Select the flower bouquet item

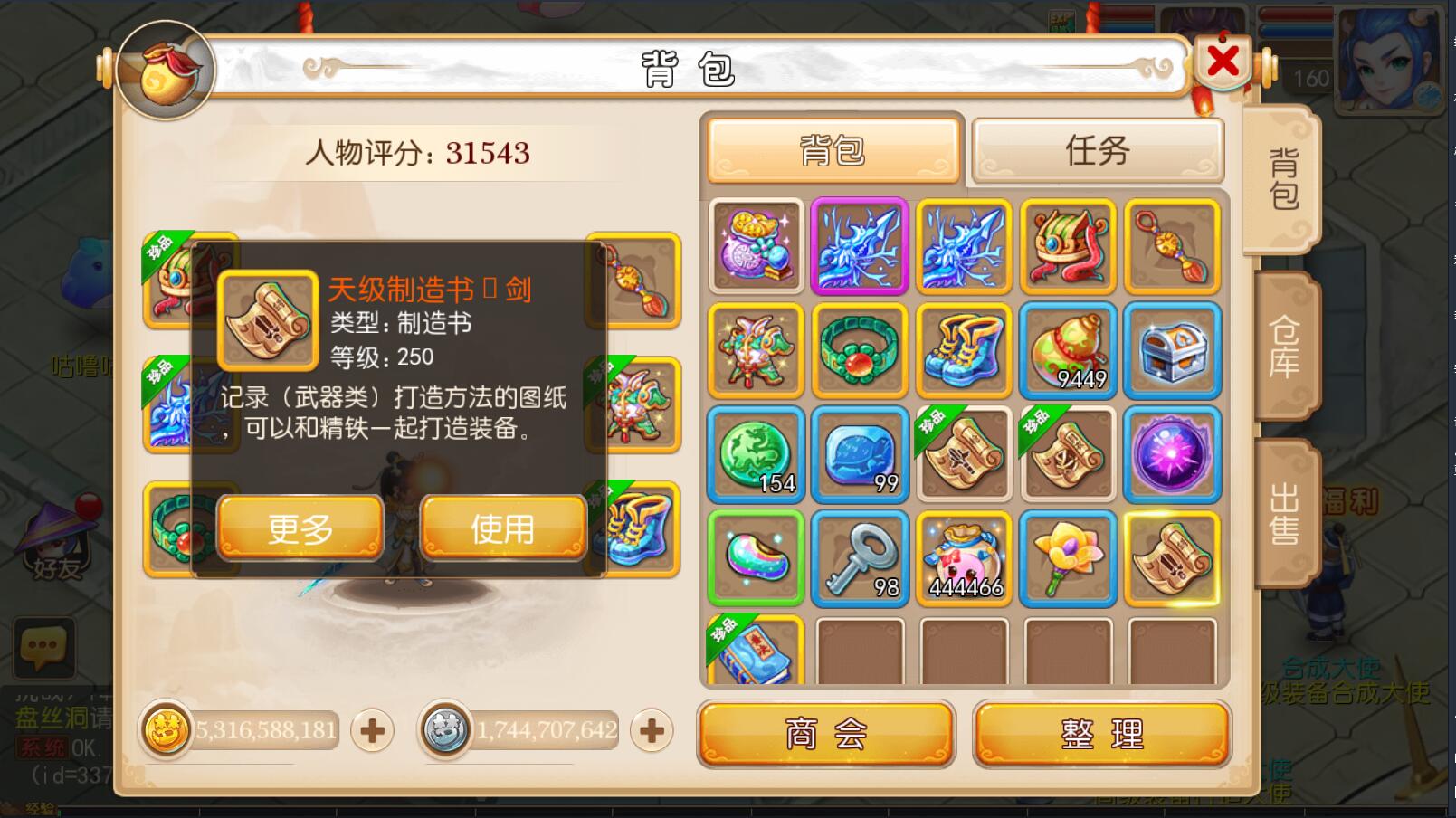[x=1068, y=558]
